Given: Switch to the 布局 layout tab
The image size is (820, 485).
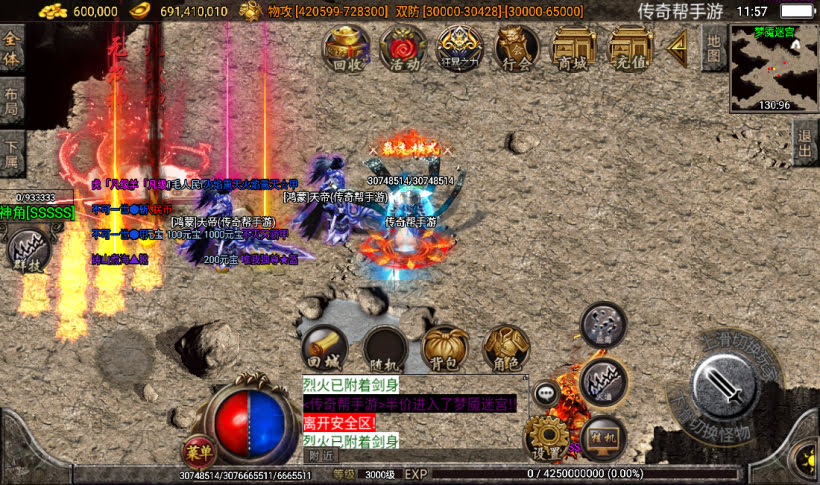Looking at the screenshot, I should click(x=11, y=103).
